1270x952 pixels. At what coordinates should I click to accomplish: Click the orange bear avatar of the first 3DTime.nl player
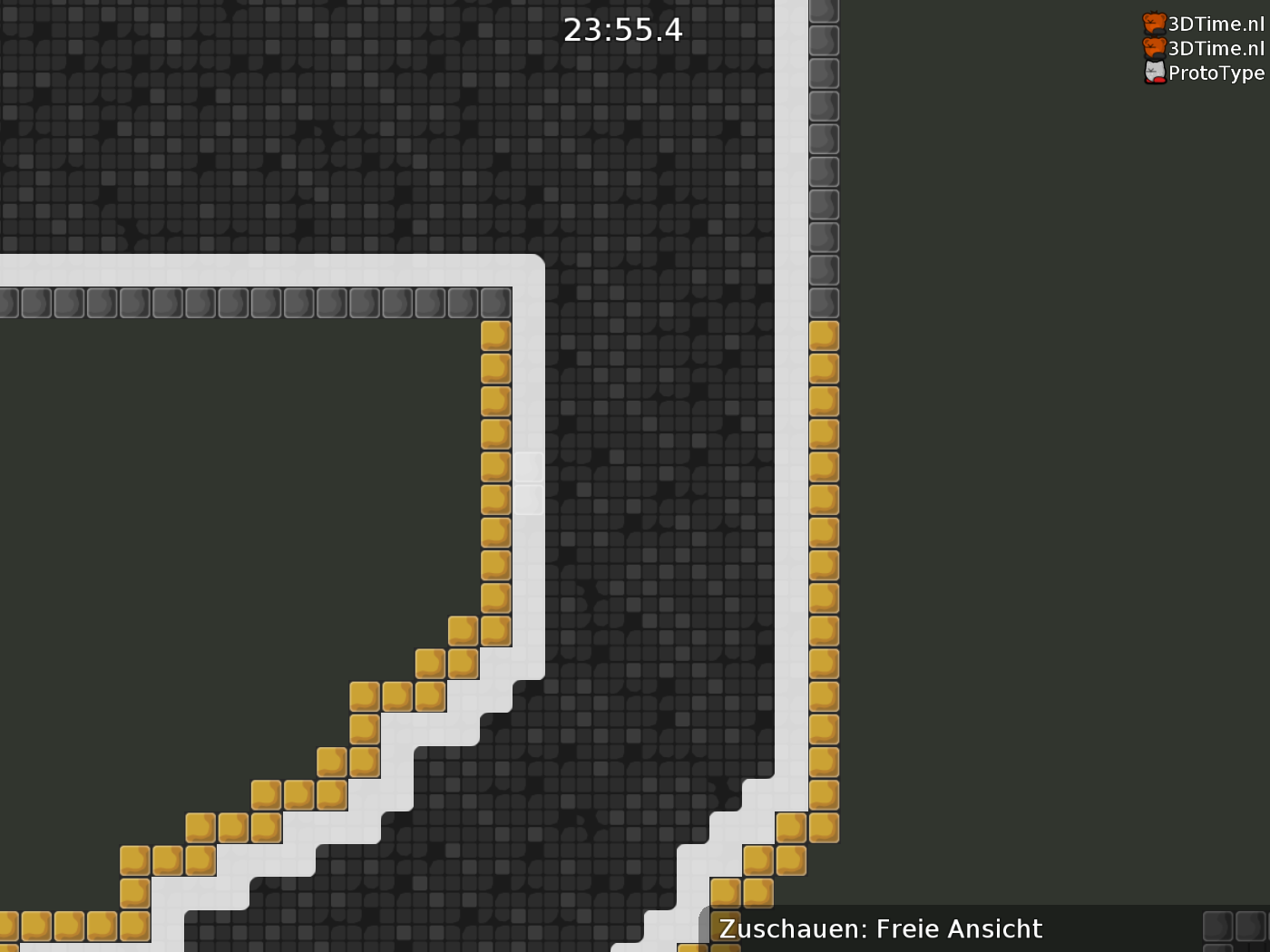[1154, 24]
